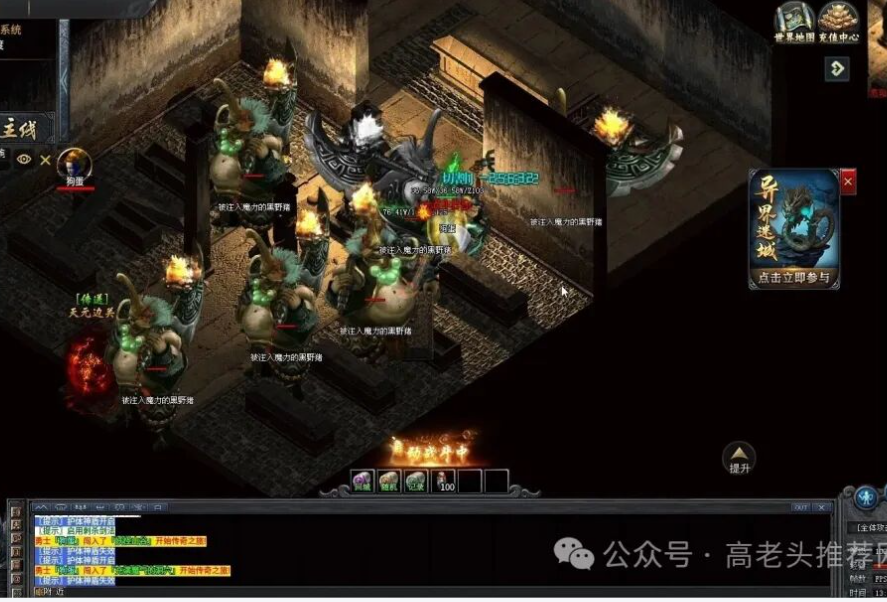Open the 世界地图 world map
Image resolution: width=887 pixels, height=602 pixels.
(x=795, y=22)
